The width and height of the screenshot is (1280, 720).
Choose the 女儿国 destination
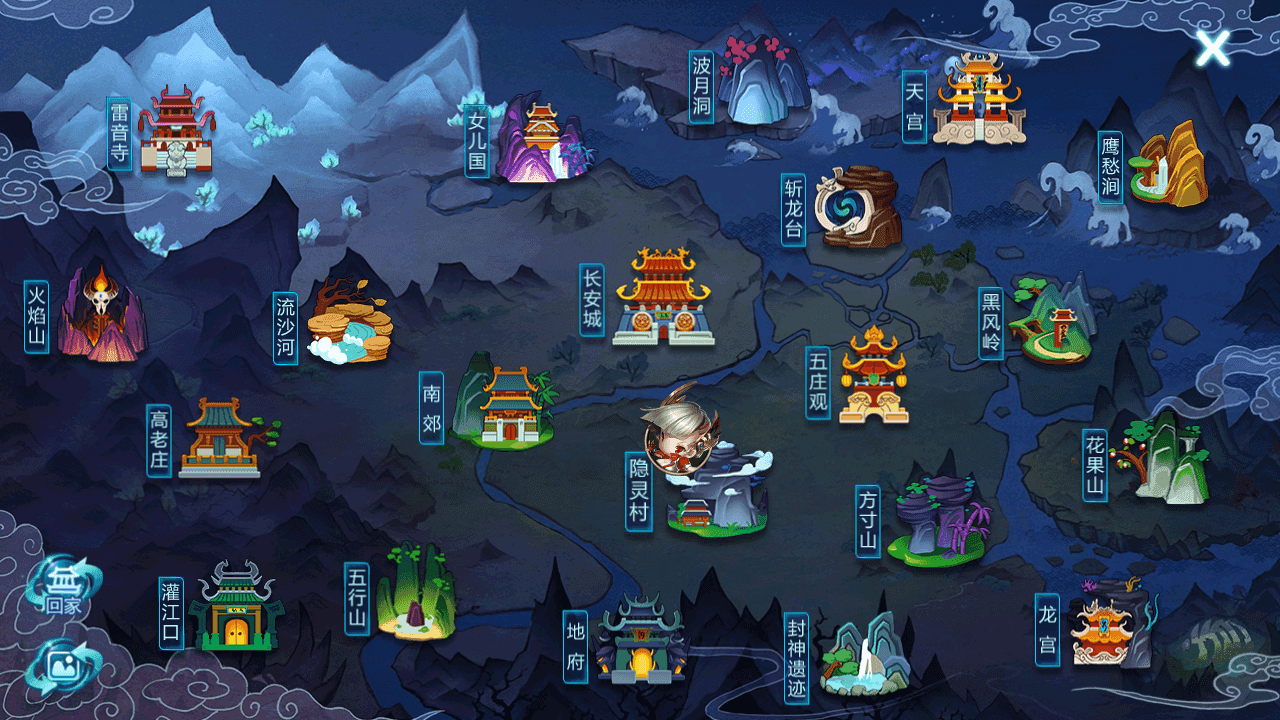541,140
